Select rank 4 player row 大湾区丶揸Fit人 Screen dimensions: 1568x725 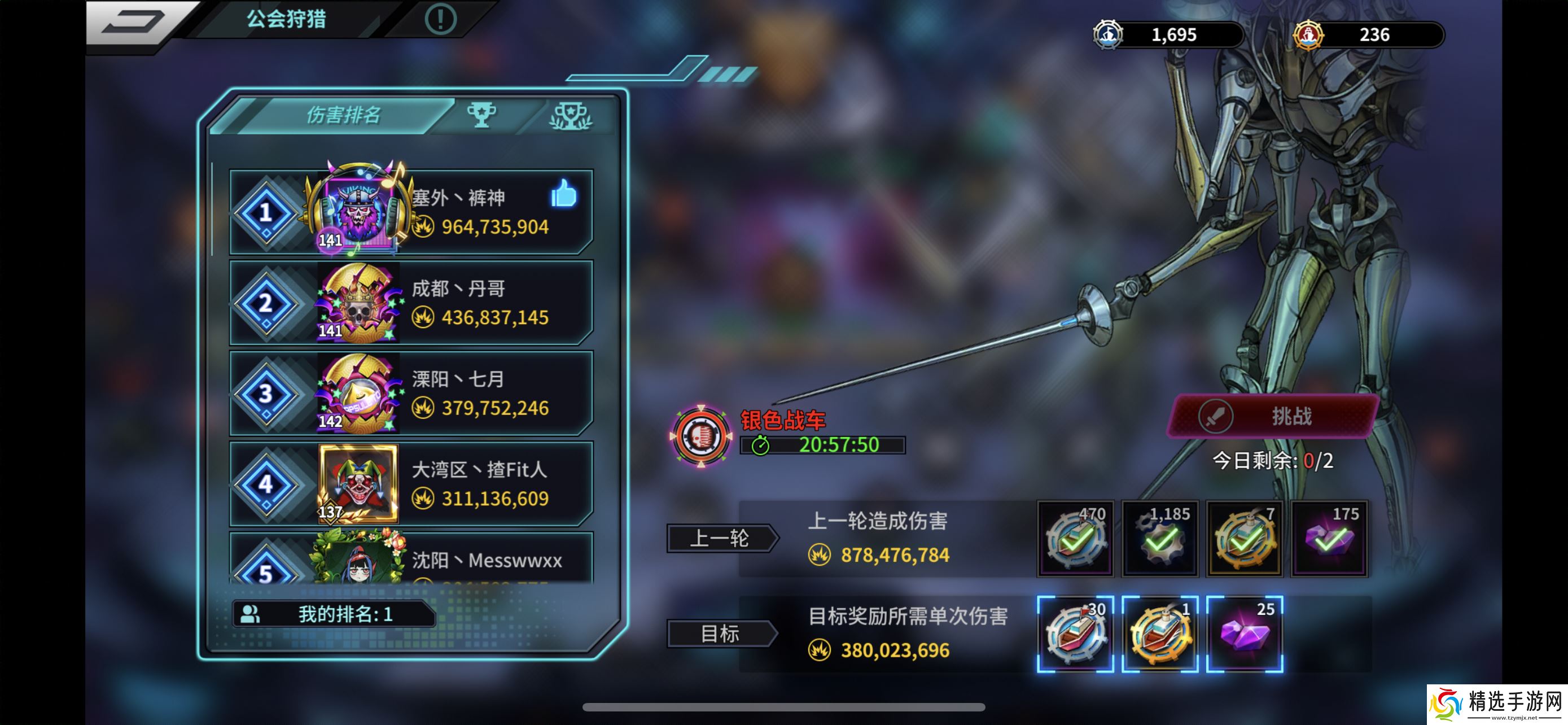(x=411, y=484)
